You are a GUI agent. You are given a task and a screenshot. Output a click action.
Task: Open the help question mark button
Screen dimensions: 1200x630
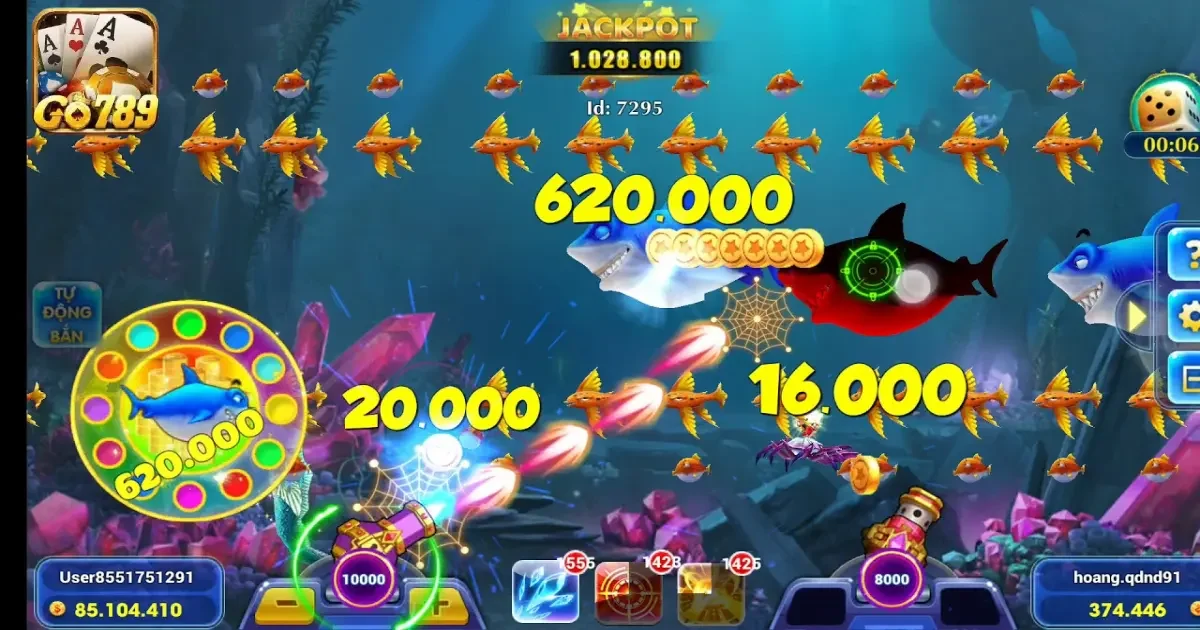tap(1186, 255)
